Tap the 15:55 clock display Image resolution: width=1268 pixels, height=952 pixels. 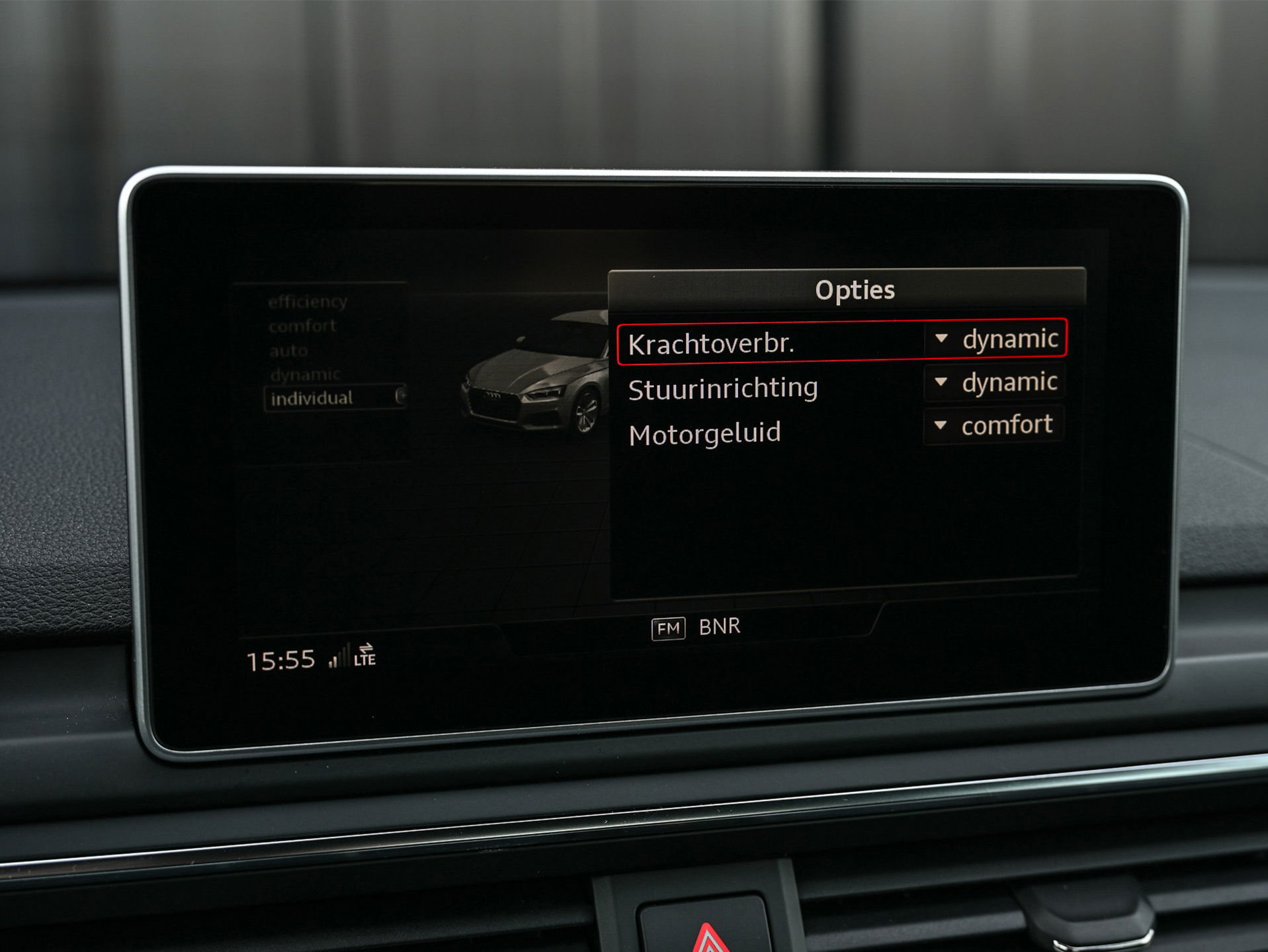point(282,658)
